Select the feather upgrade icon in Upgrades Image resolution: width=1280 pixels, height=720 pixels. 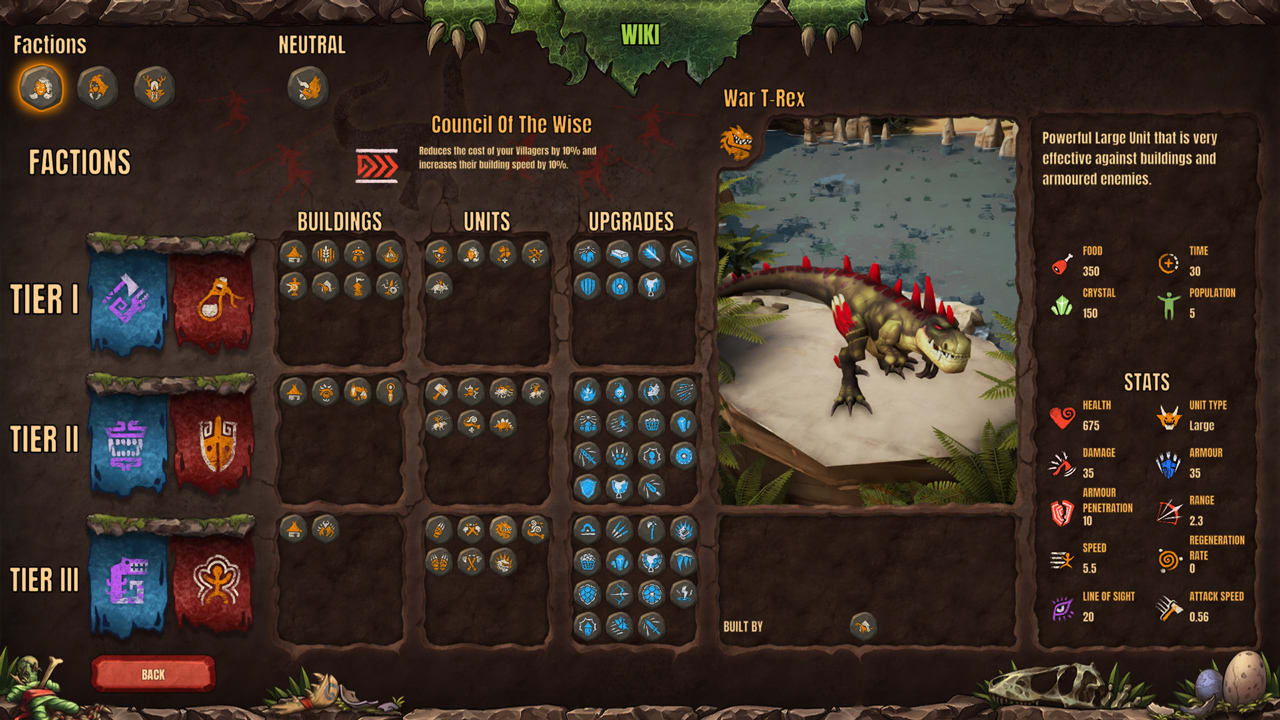pyautogui.click(x=654, y=255)
